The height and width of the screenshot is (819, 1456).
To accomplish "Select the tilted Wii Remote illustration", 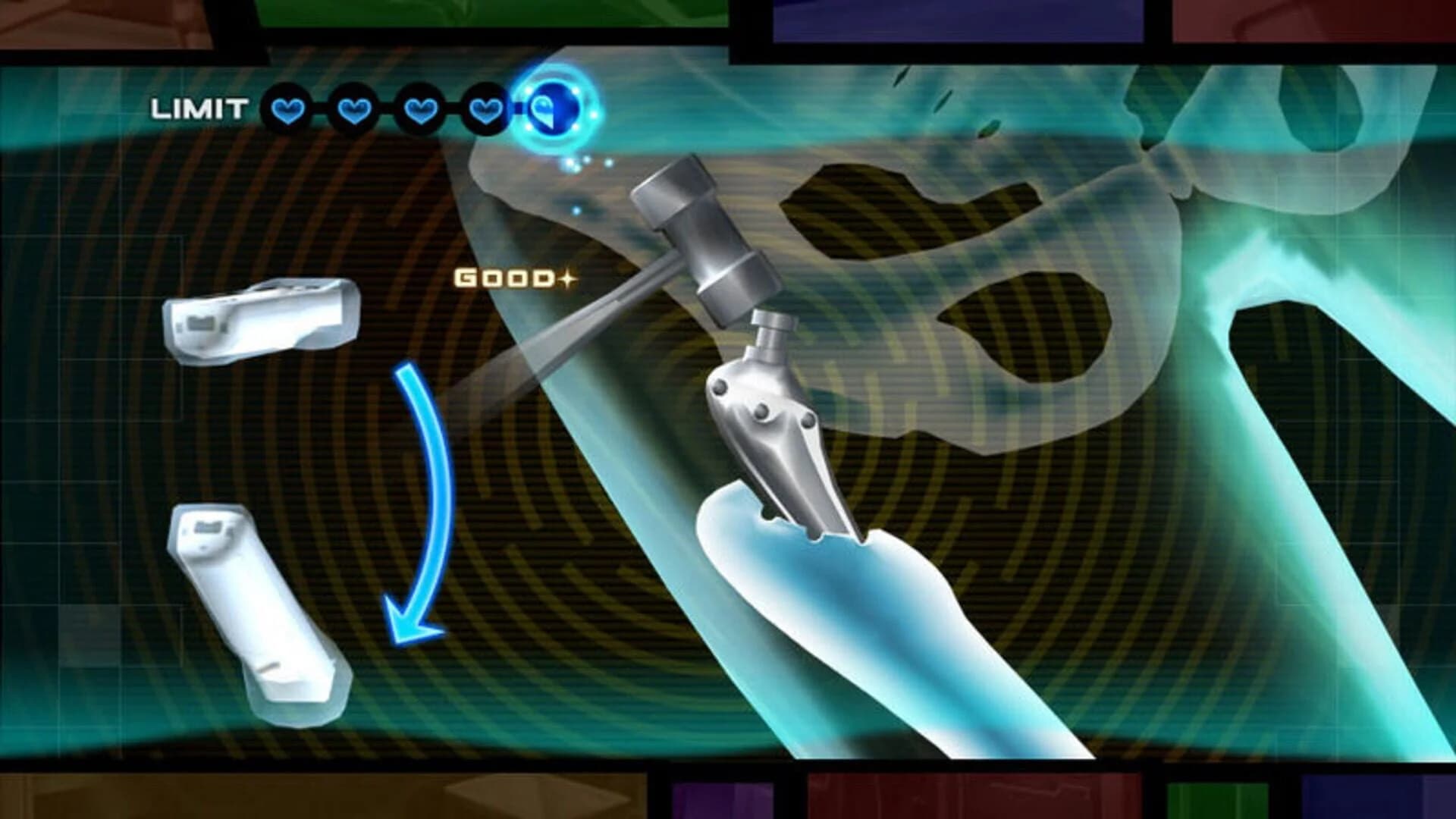I will tap(258, 607).
